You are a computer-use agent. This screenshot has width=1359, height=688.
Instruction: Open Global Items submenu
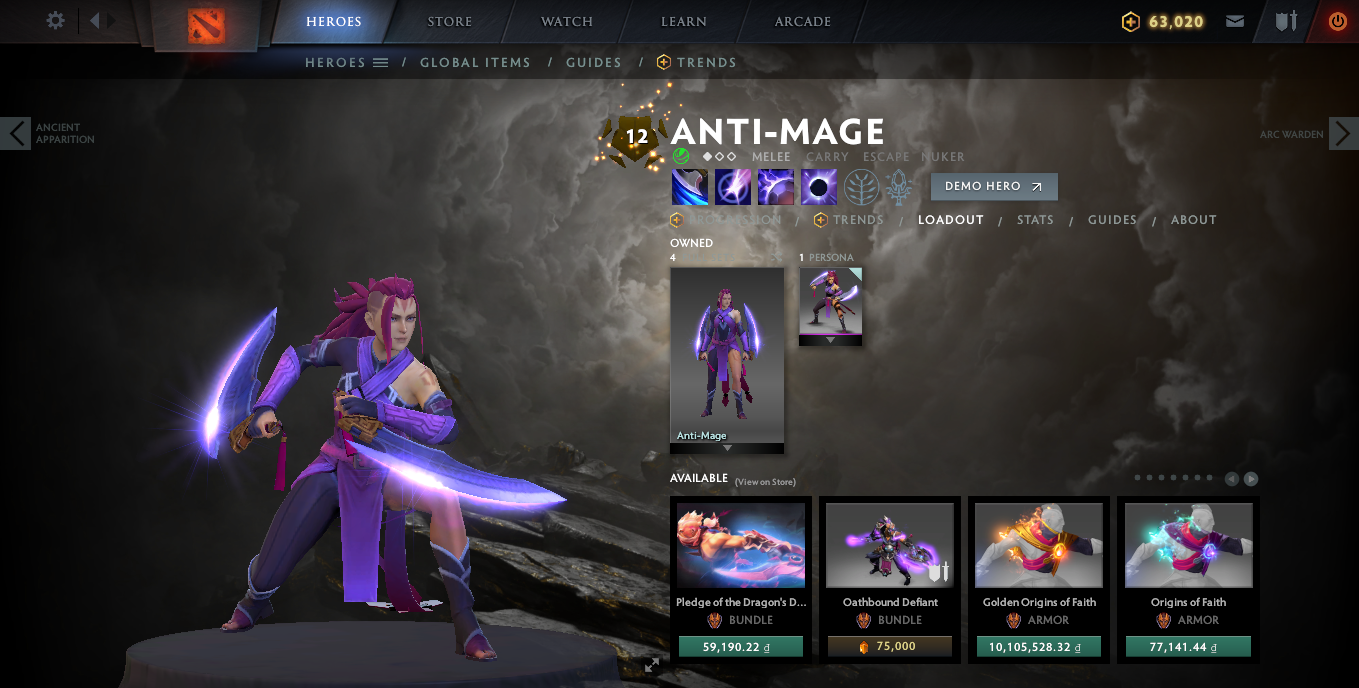click(x=475, y=62)
